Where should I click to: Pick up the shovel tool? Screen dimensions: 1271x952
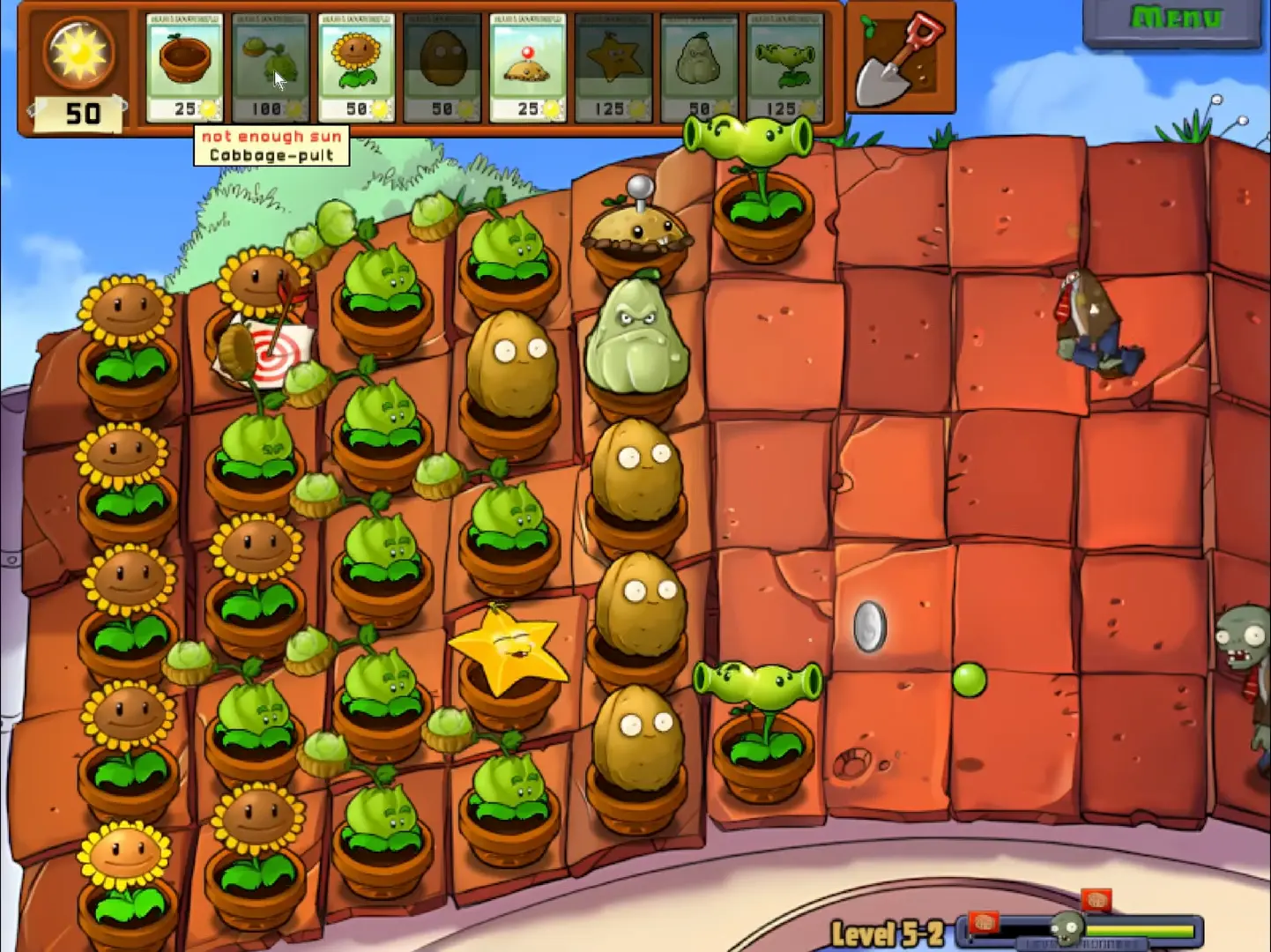900,58
